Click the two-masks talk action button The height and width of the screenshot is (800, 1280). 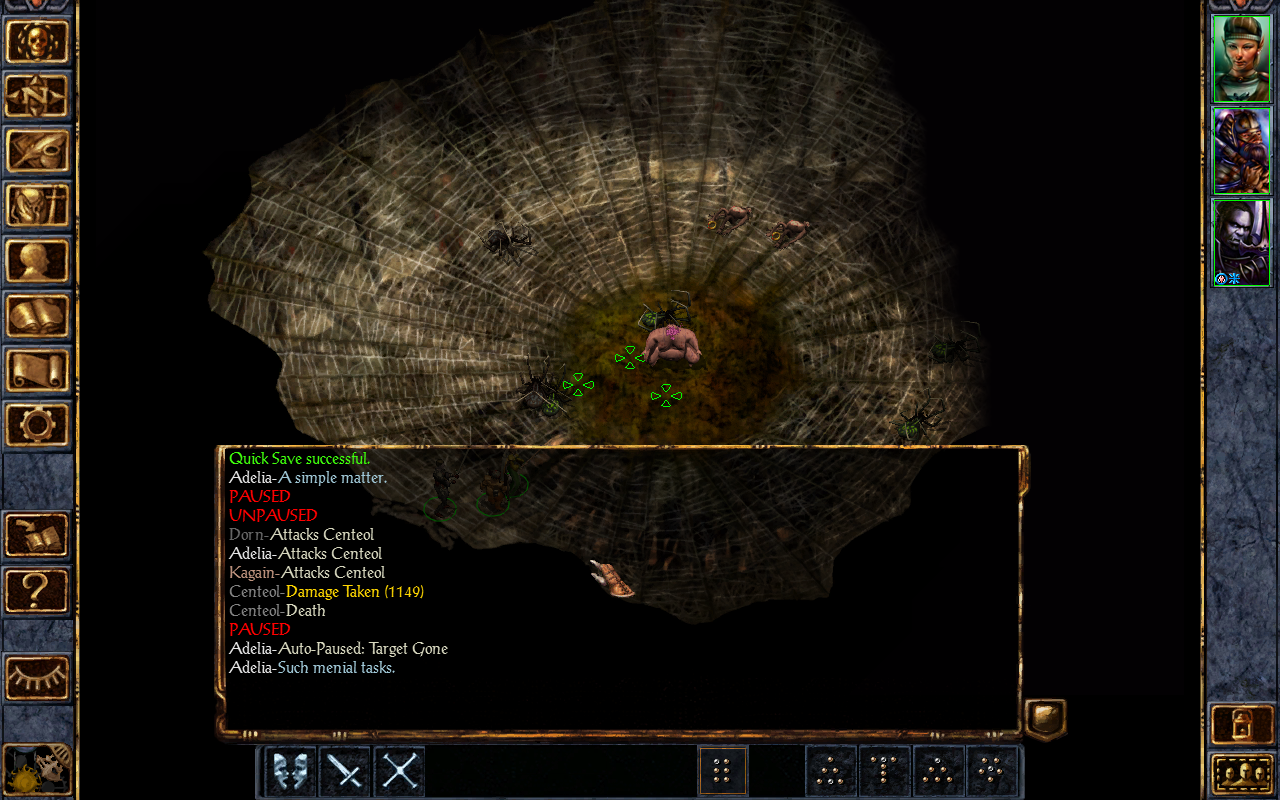(291, 772)
